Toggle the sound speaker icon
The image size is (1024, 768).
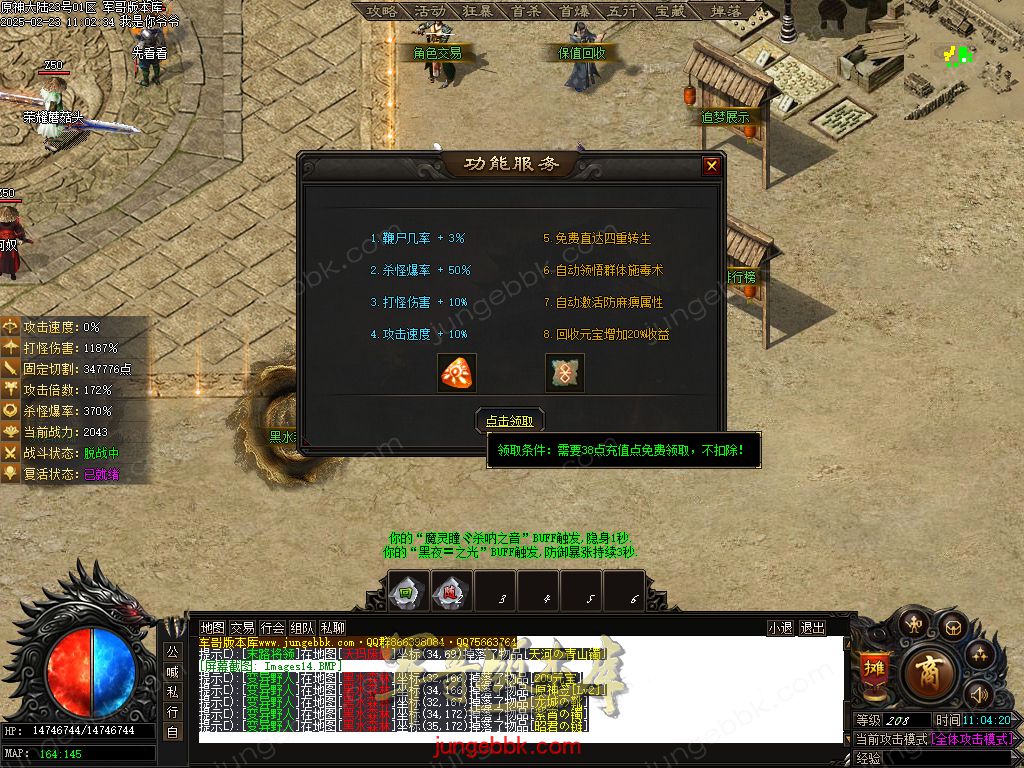coord(979,693)
